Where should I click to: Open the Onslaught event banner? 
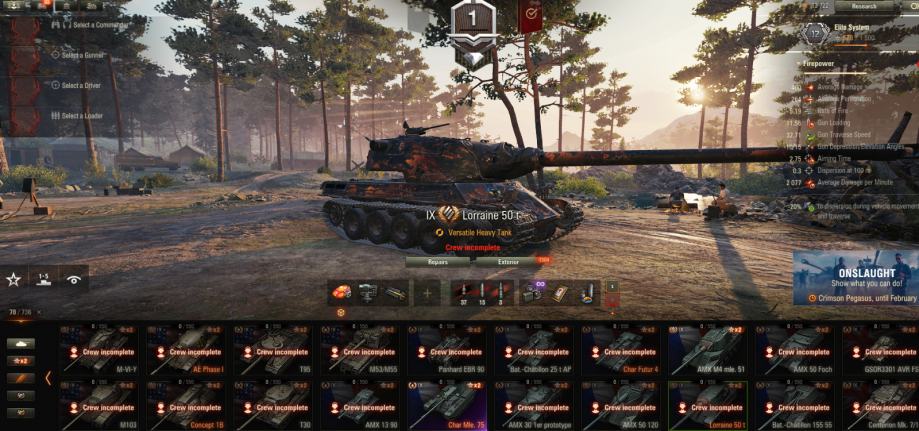click(x=857, y=278)
